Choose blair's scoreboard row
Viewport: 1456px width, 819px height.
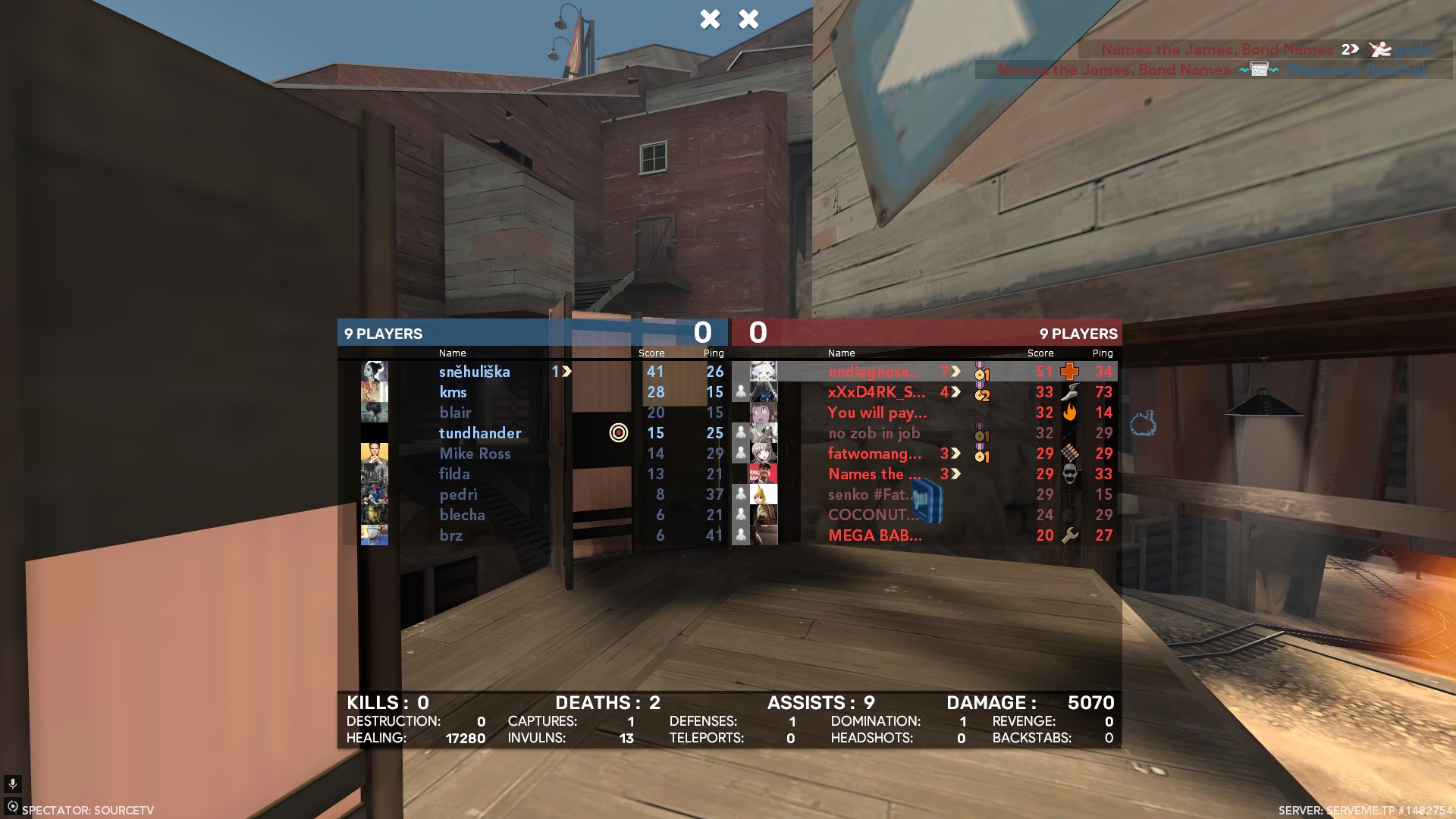point(455,413)
